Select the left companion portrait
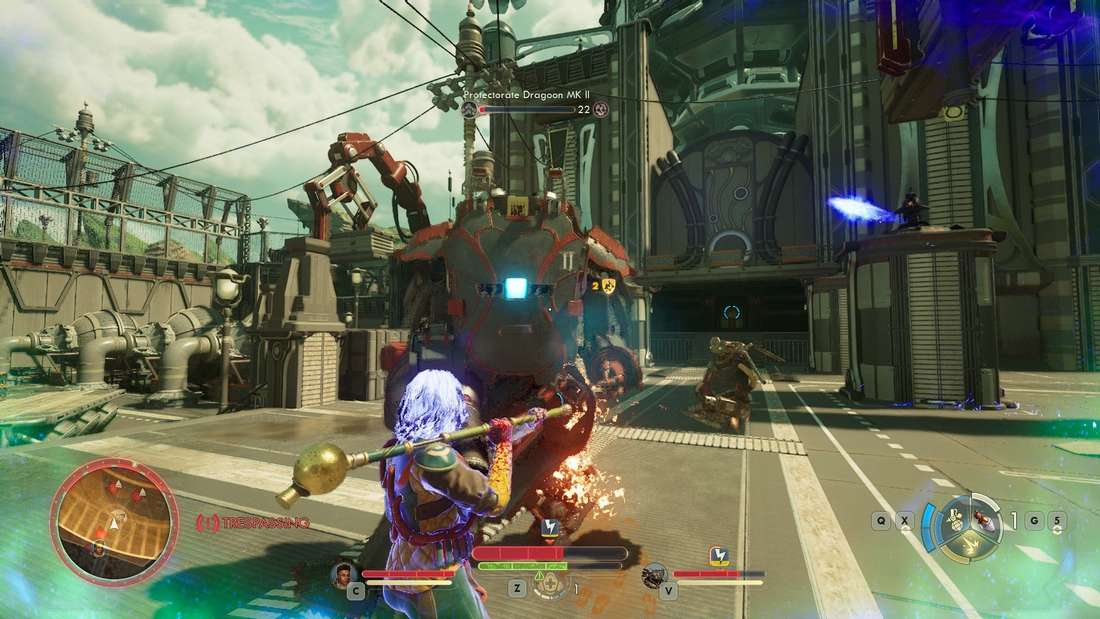Image resolution: width=1100 pixels, height=619 pixels. (343, 574)
